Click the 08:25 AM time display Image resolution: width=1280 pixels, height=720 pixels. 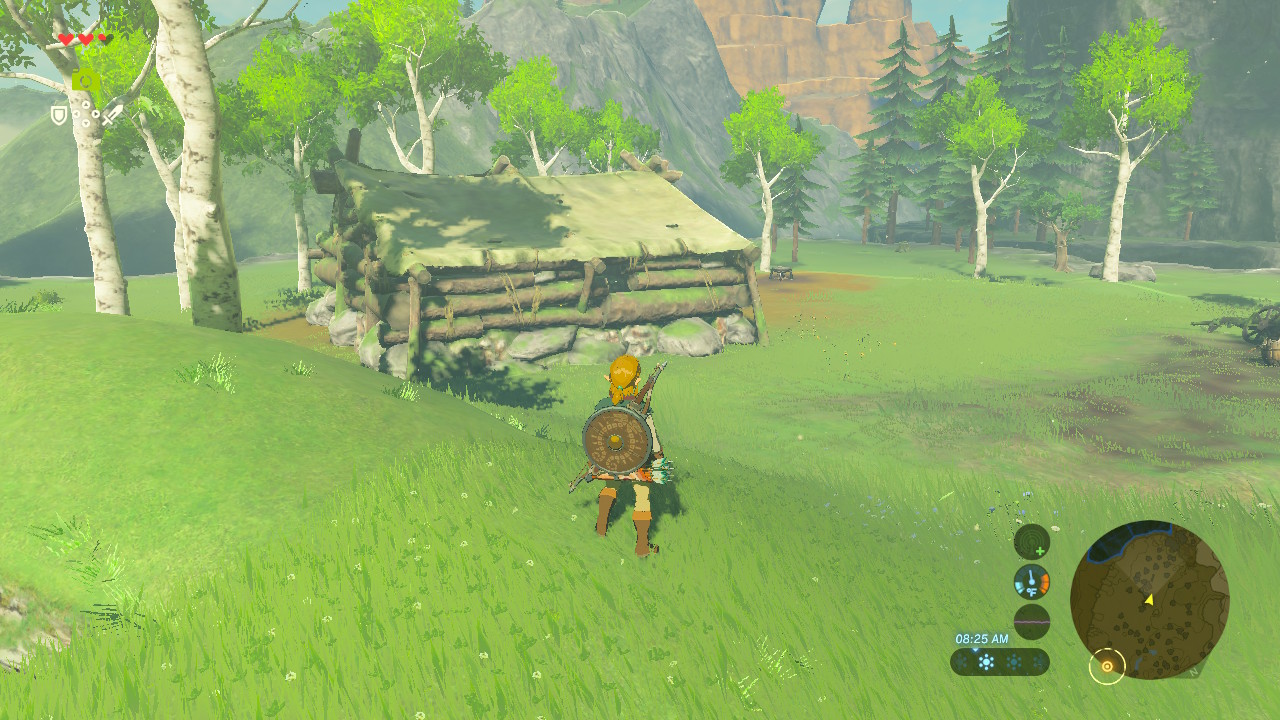tap(982, 638)
